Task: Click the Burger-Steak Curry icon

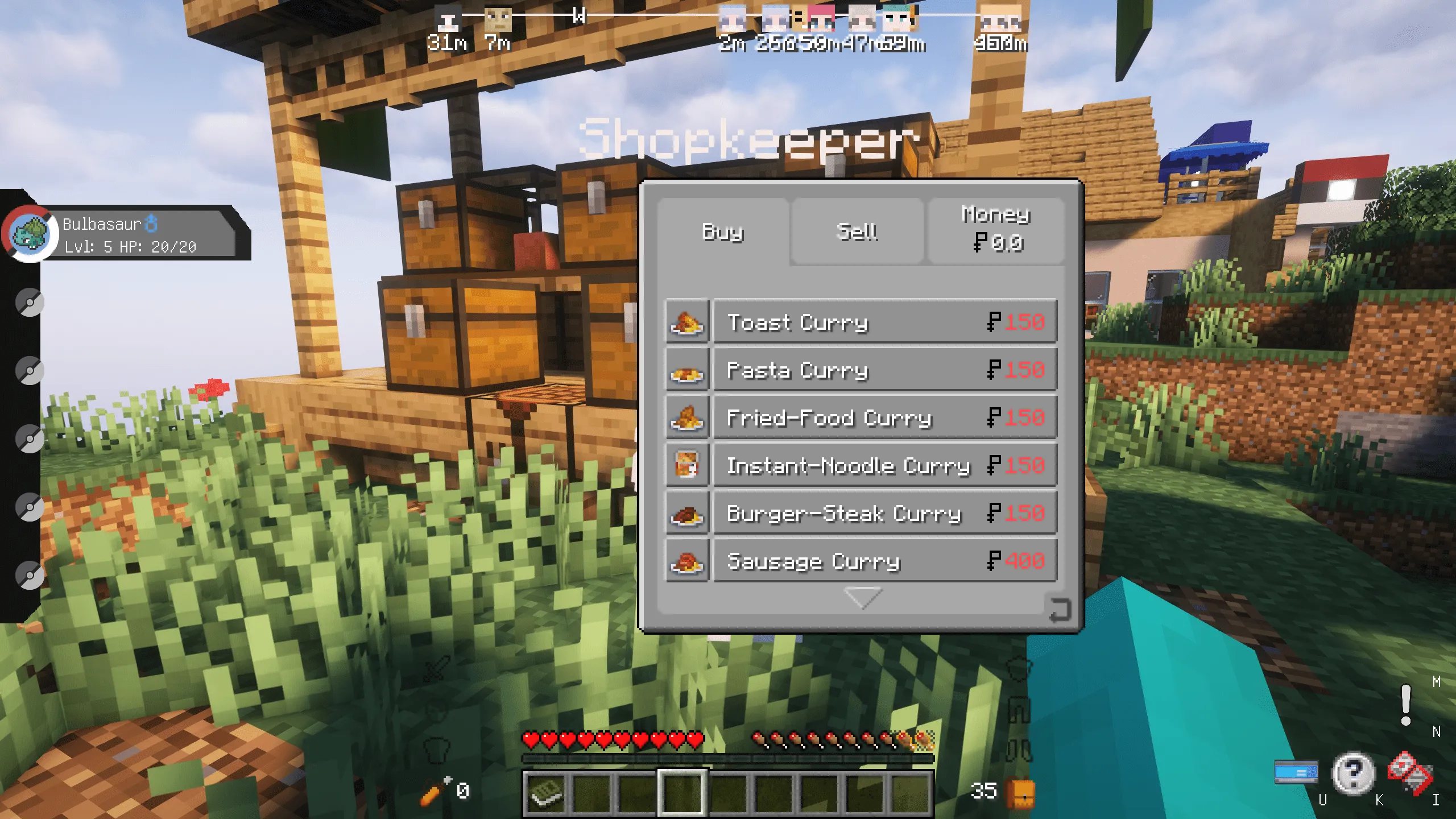Action: click(x=686, y=512)
